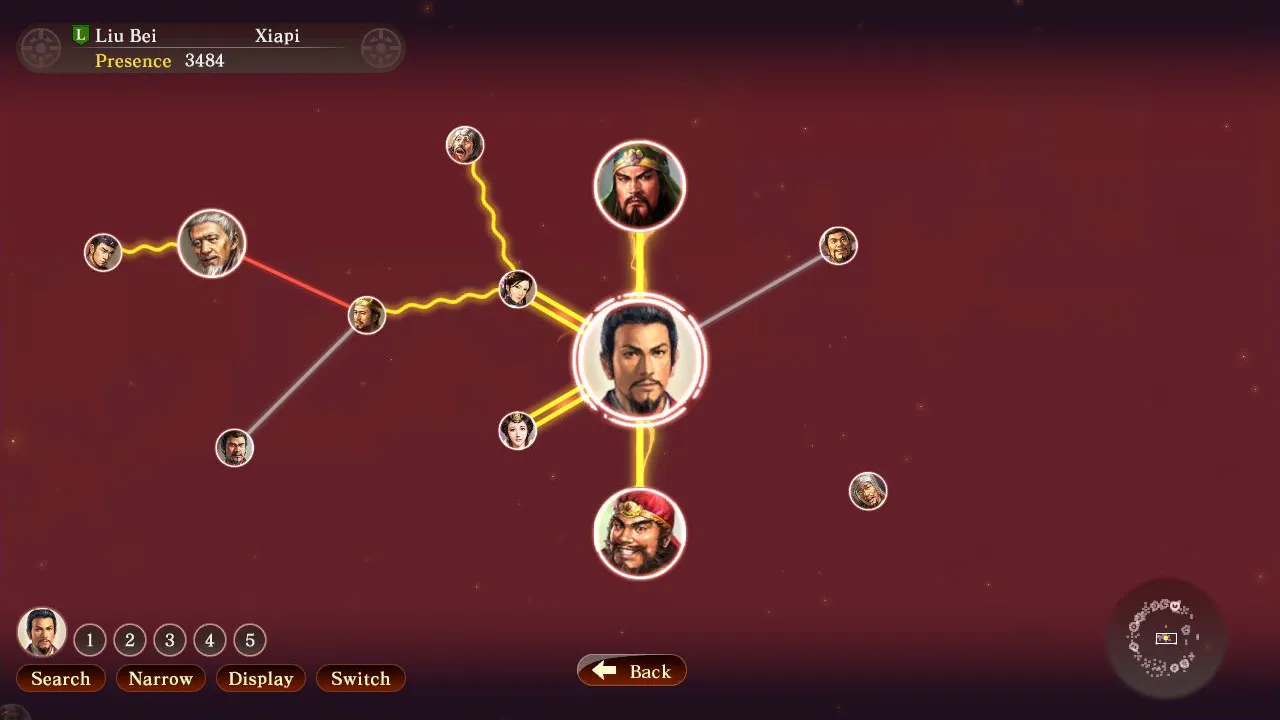Activate the Switch view option

[x=360, y=678]
